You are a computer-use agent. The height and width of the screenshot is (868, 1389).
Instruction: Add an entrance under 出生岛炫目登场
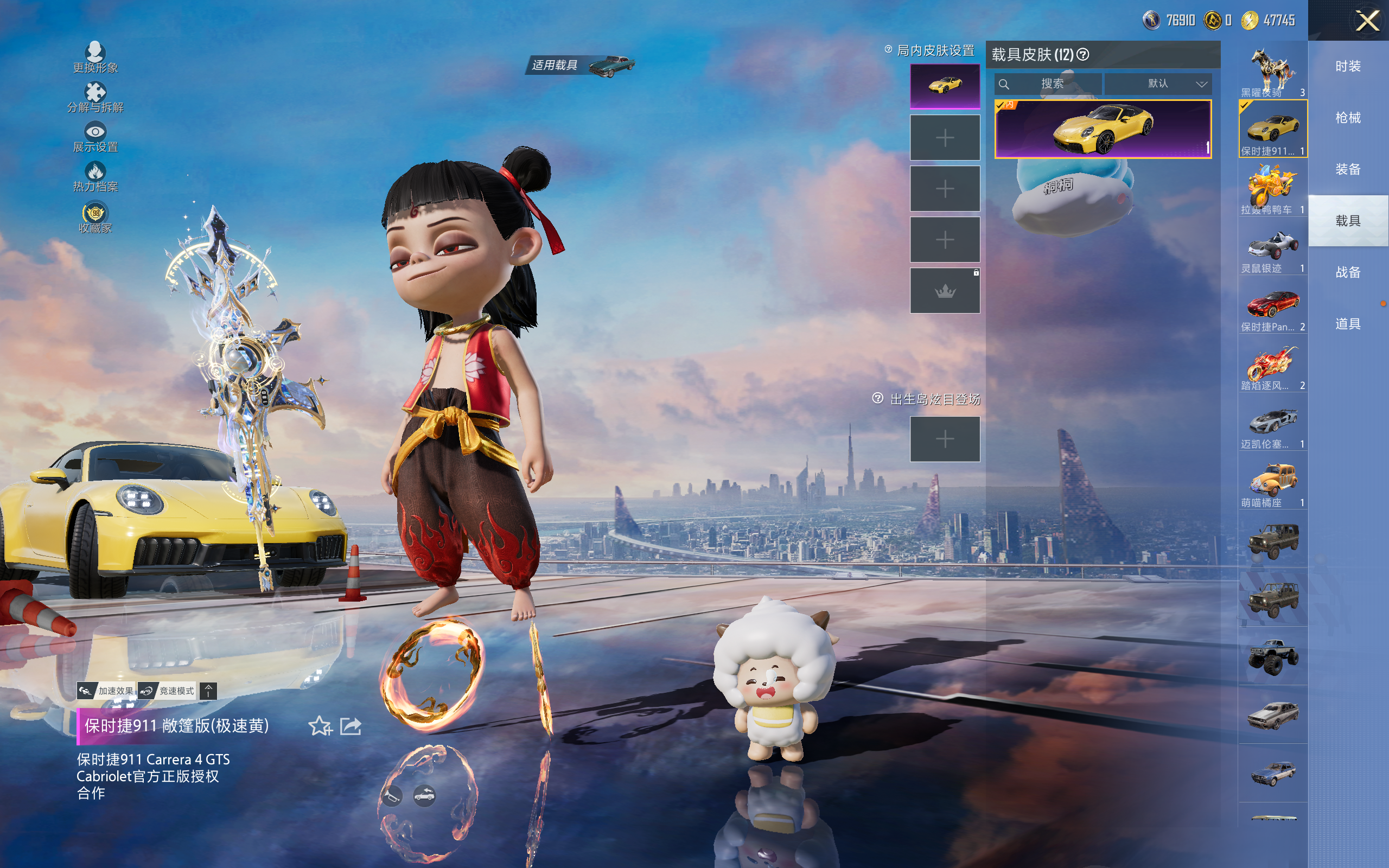click(945, 439)
